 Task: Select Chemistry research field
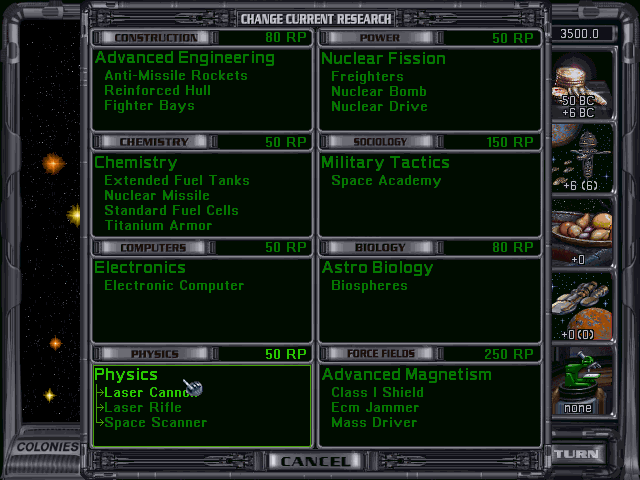[135, 162]
